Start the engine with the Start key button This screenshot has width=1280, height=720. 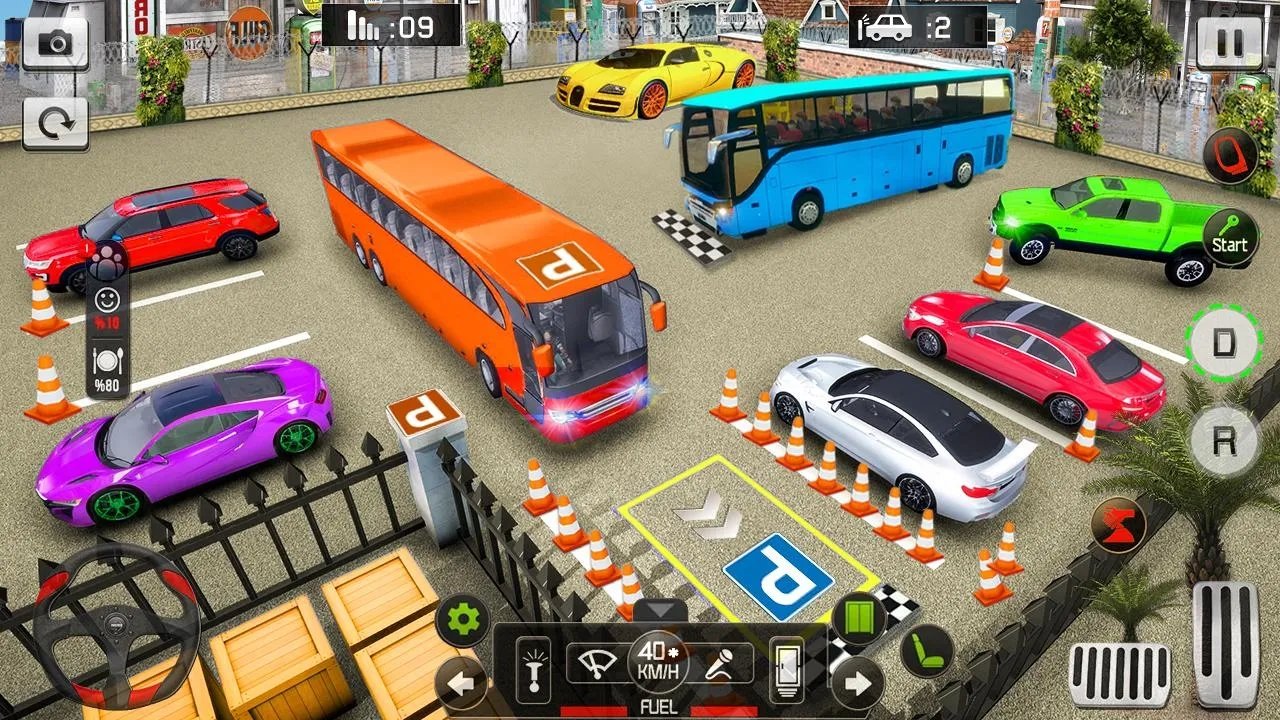pos(1229,237)
